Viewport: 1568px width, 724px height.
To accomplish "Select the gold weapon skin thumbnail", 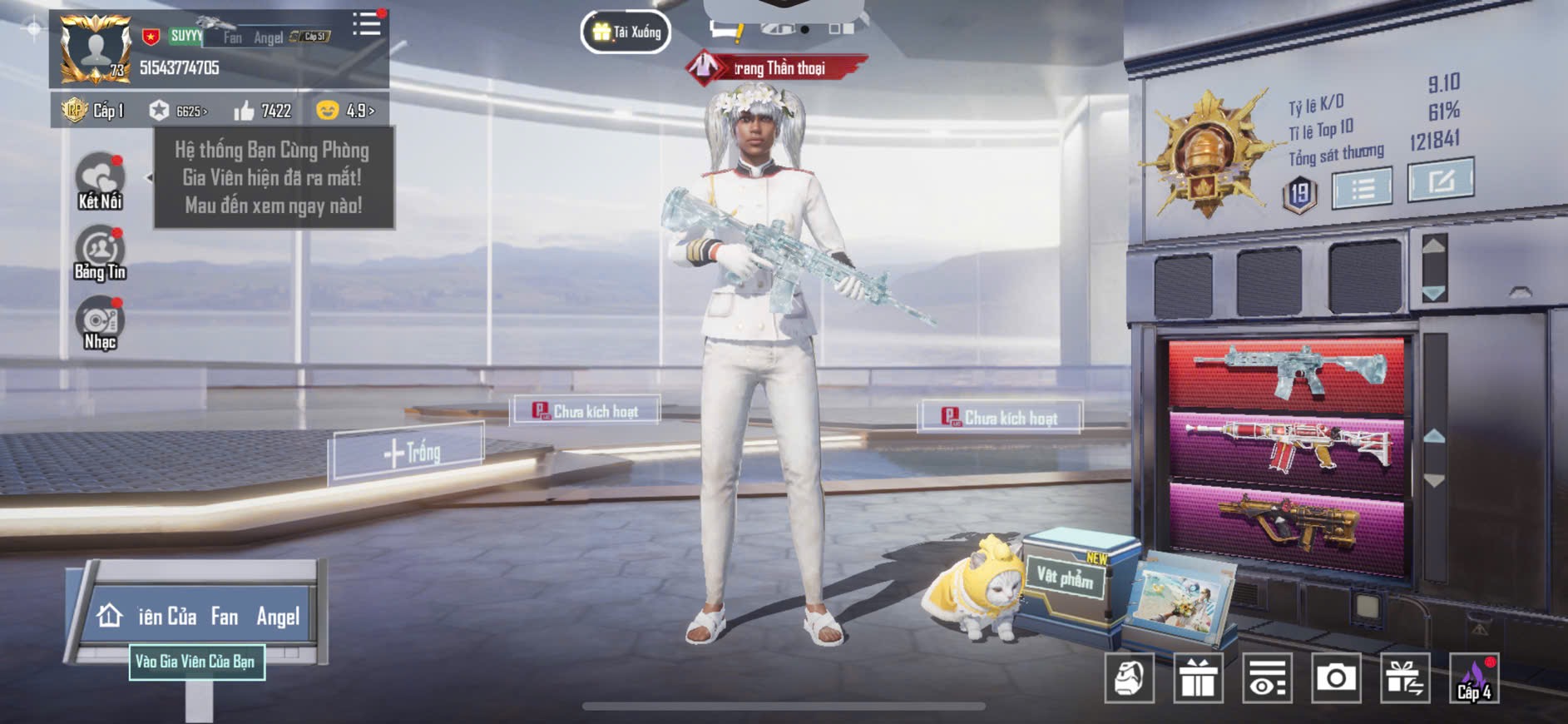I will point(1287,523).
